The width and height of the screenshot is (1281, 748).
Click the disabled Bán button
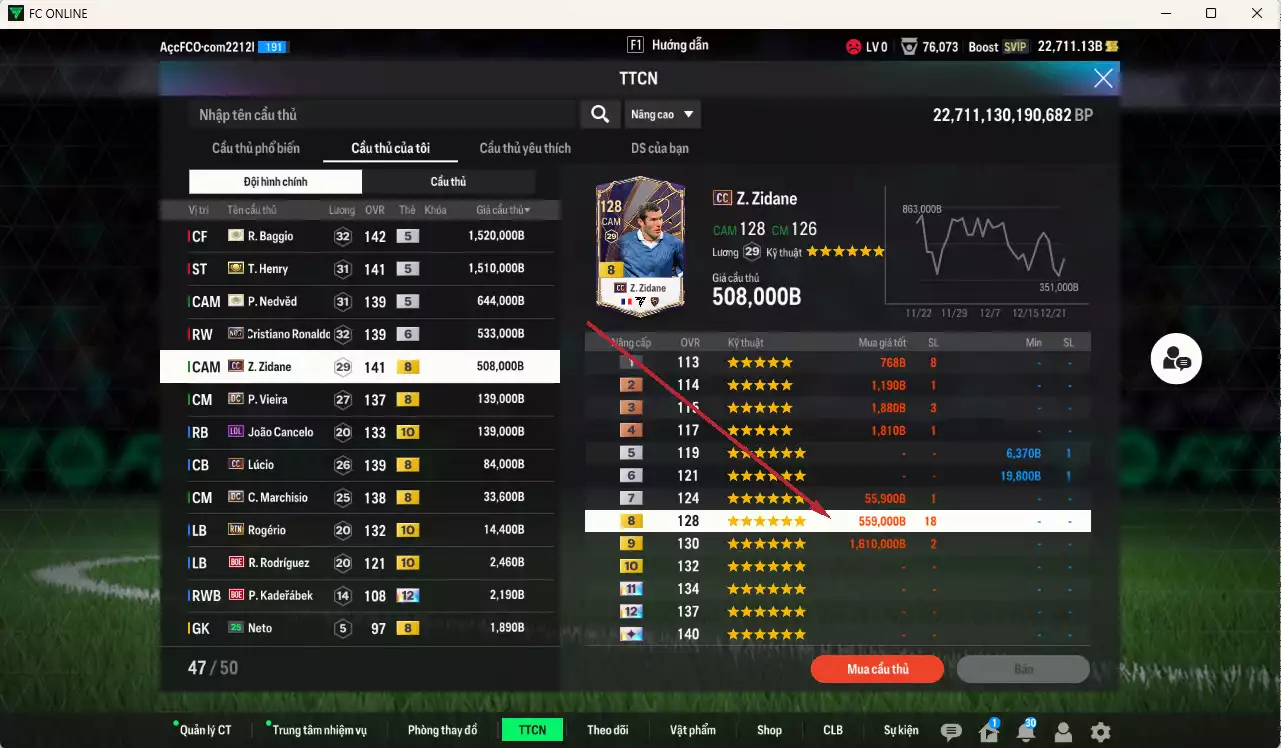(1024, 669)
